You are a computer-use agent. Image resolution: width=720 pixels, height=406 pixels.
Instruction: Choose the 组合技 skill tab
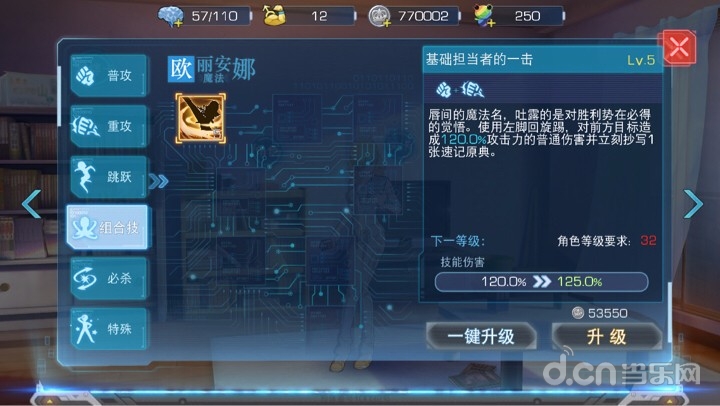point(106,228)
